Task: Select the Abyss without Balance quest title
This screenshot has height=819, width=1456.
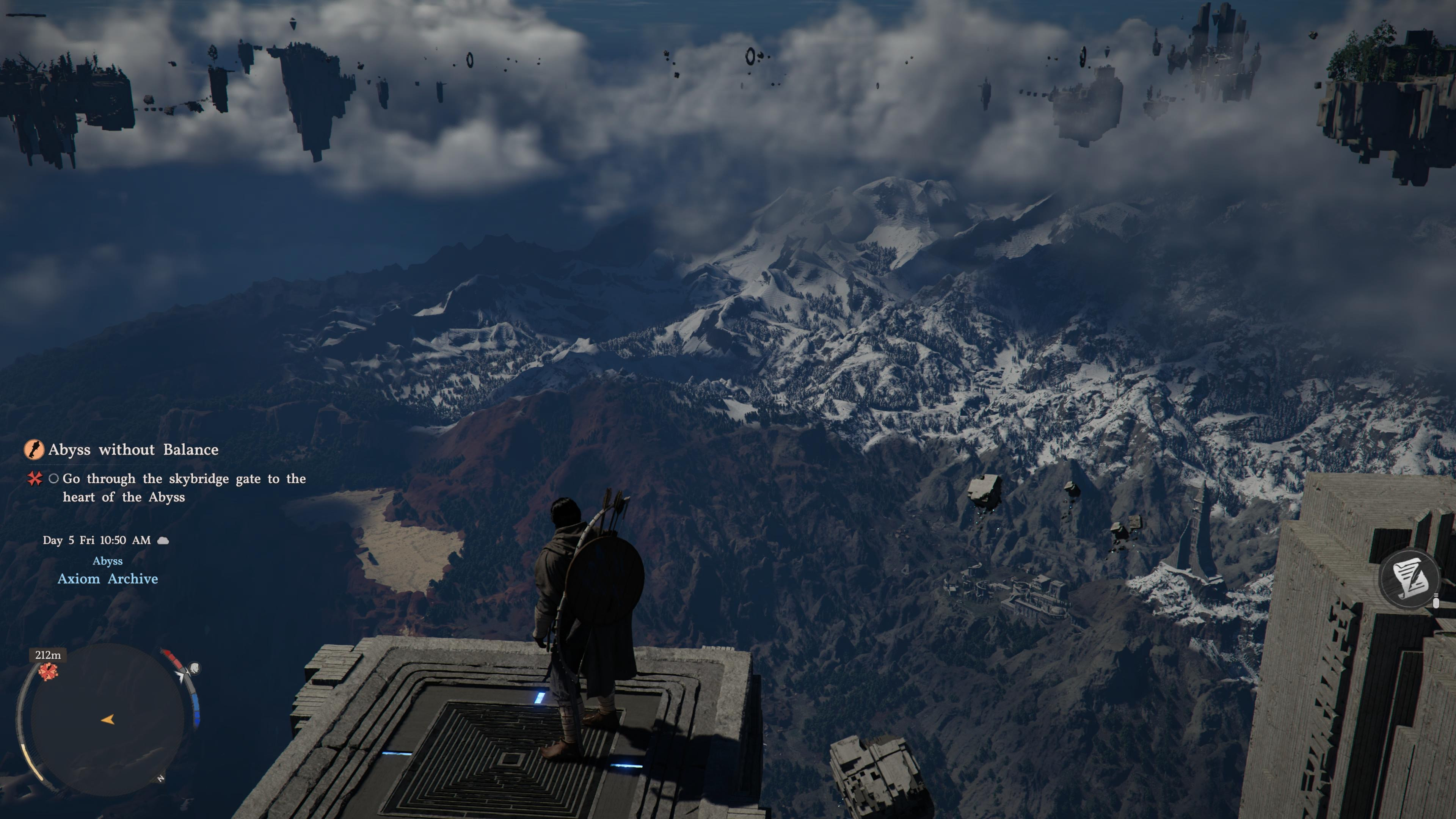Action: point(133,449)
